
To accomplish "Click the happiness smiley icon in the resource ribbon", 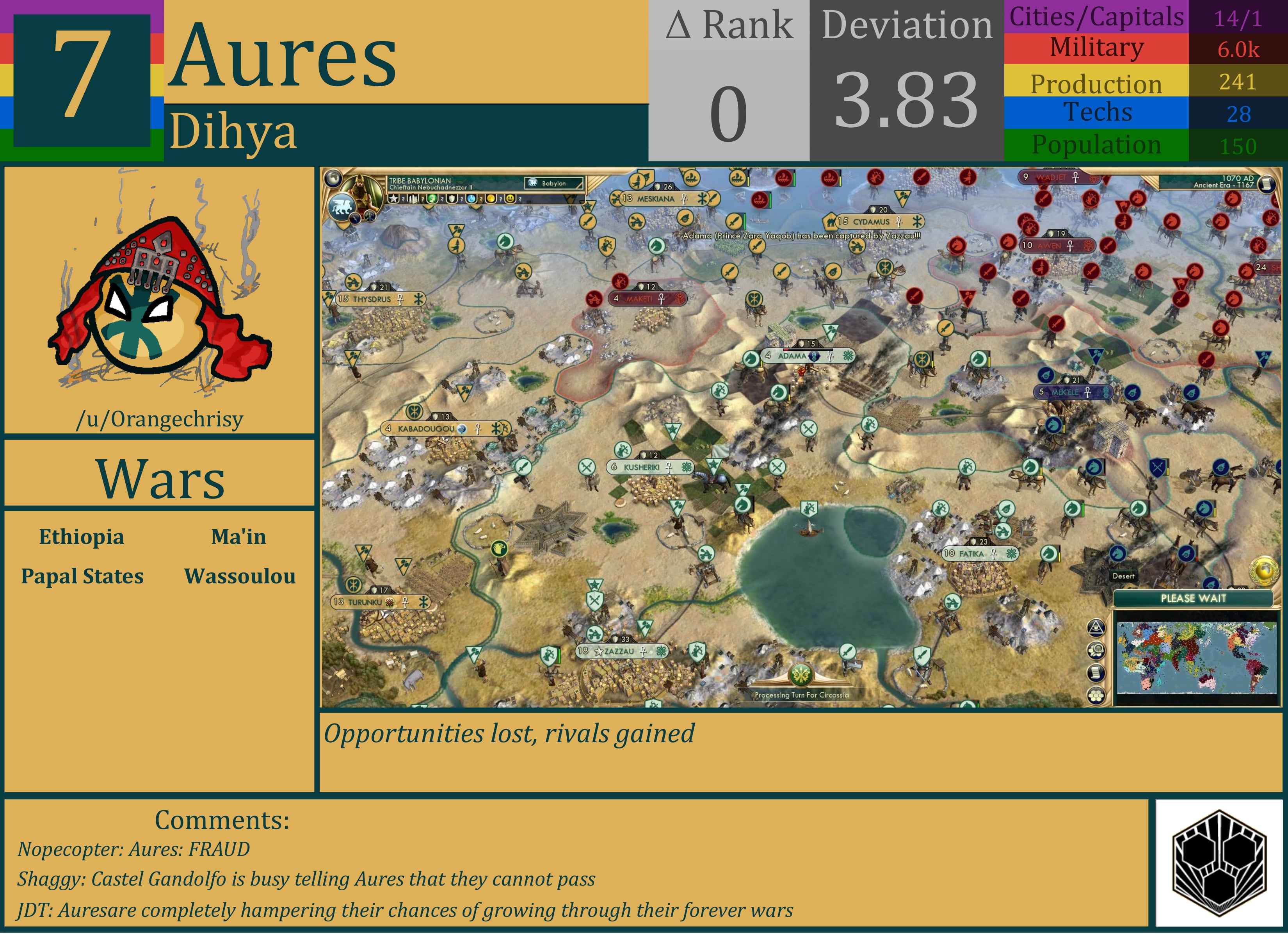I will point(510,200).
